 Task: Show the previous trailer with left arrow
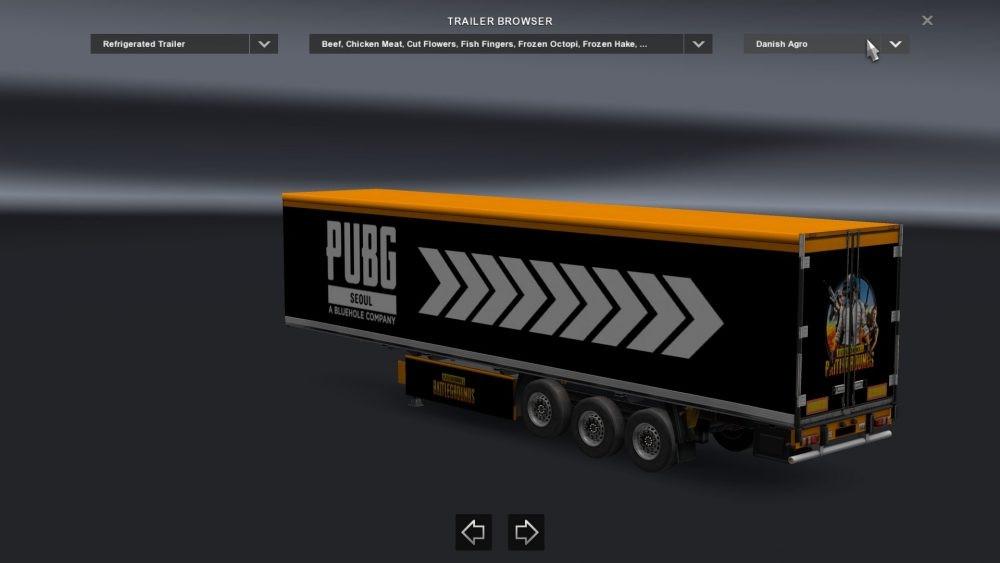tap(473, 532)
